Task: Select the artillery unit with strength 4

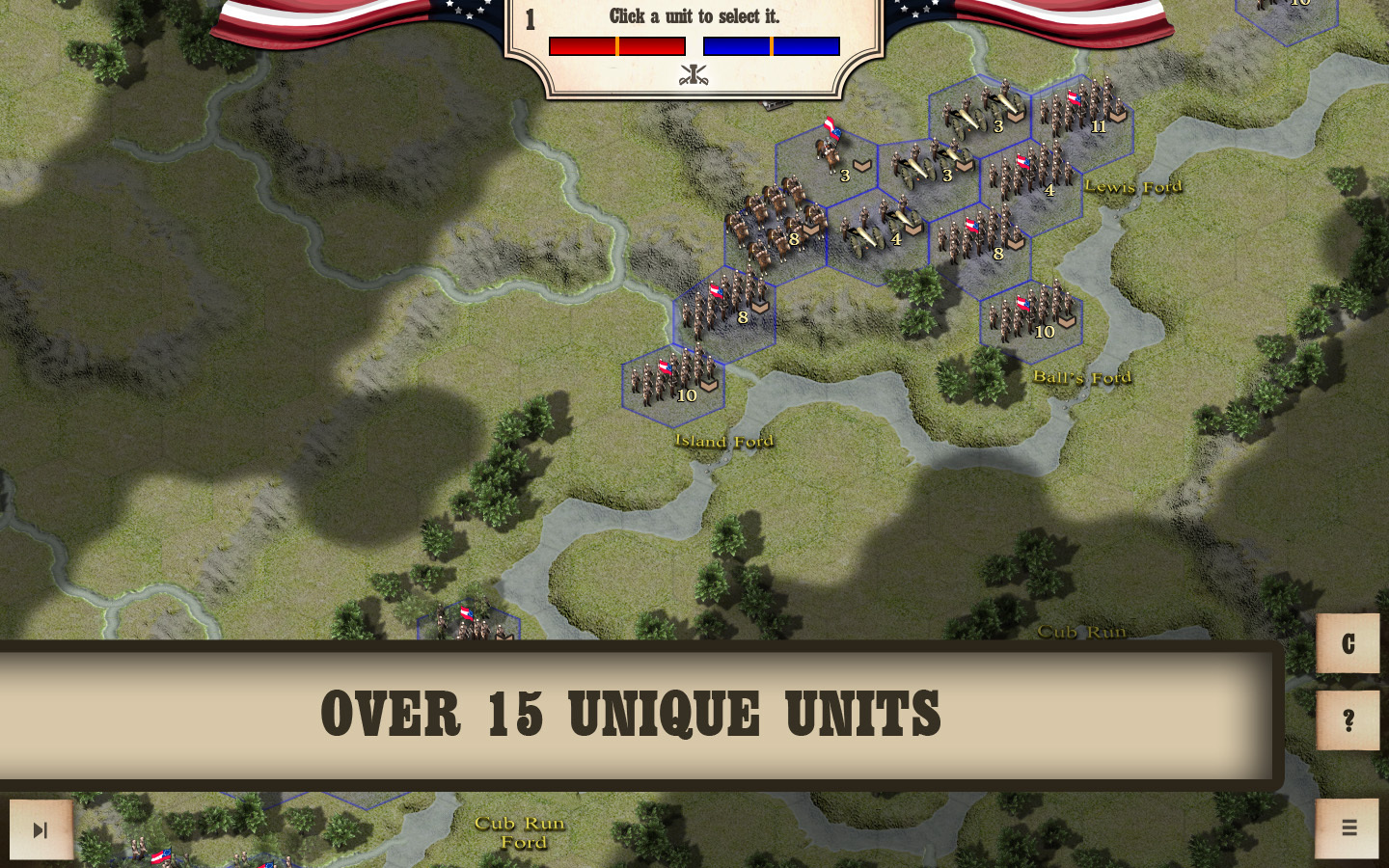Action: pos(877,231)
